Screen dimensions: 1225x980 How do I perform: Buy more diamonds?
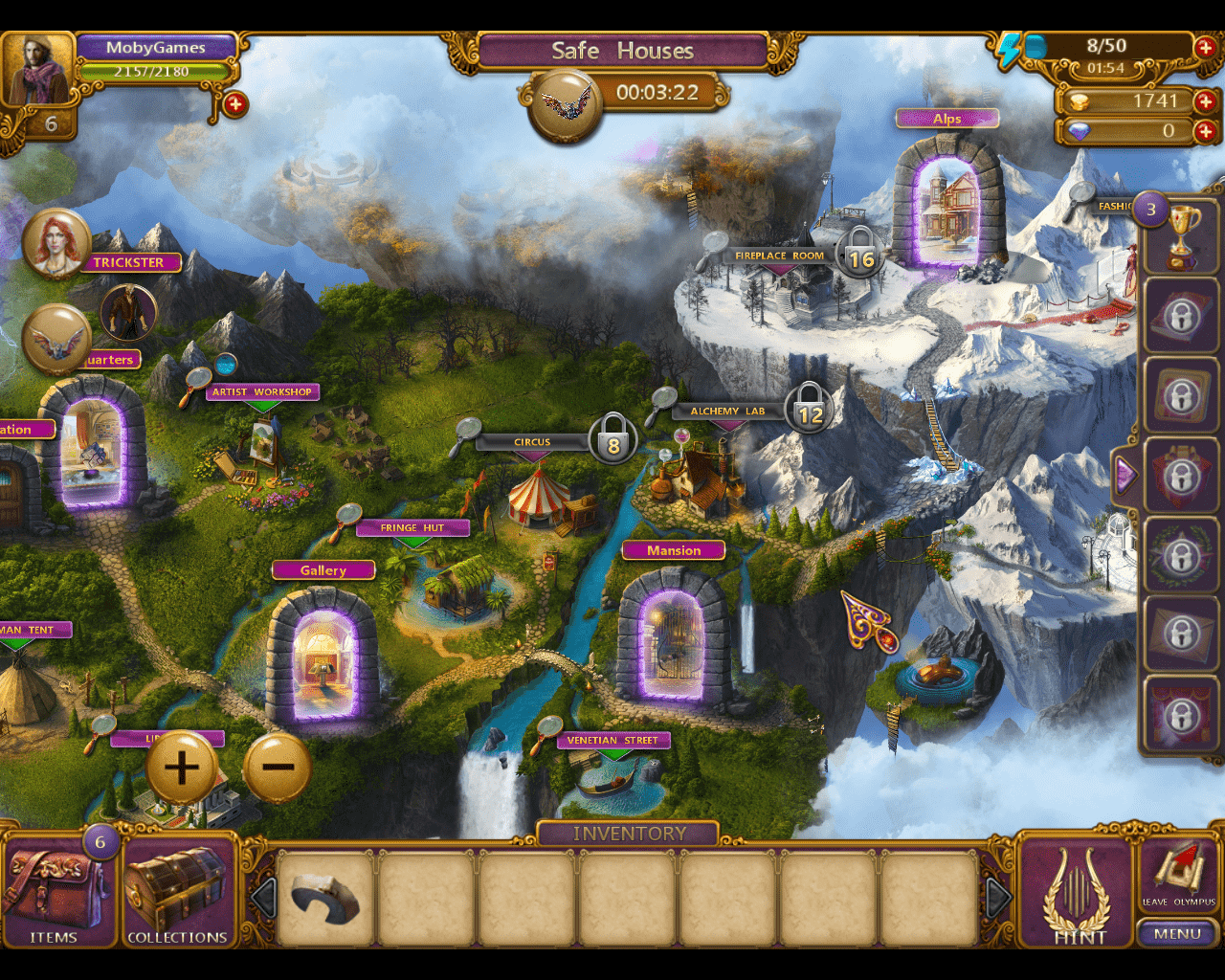pyautogui.click(x=1205, y=131)
